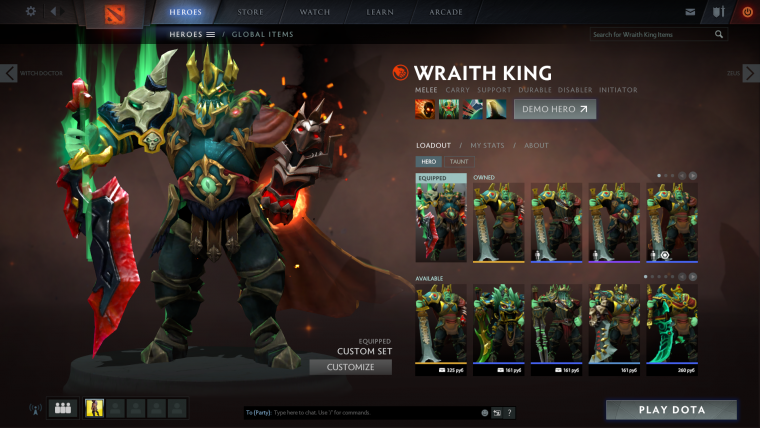Pick the available set priced 260 руб
Image resolution: width=760 pixels, height=428 pixels.
[672, 323]
